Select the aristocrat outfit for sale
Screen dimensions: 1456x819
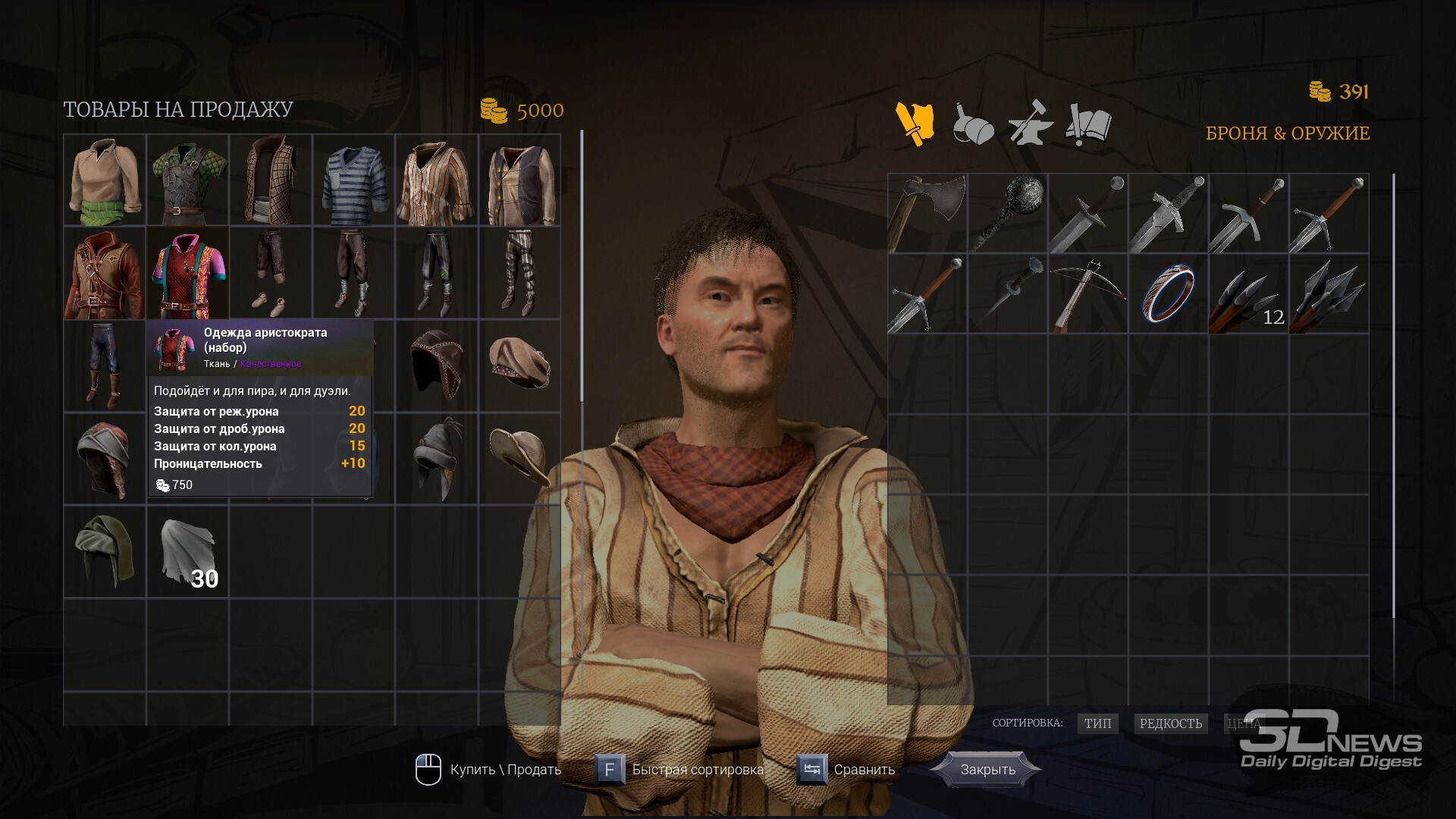(188, 274)
